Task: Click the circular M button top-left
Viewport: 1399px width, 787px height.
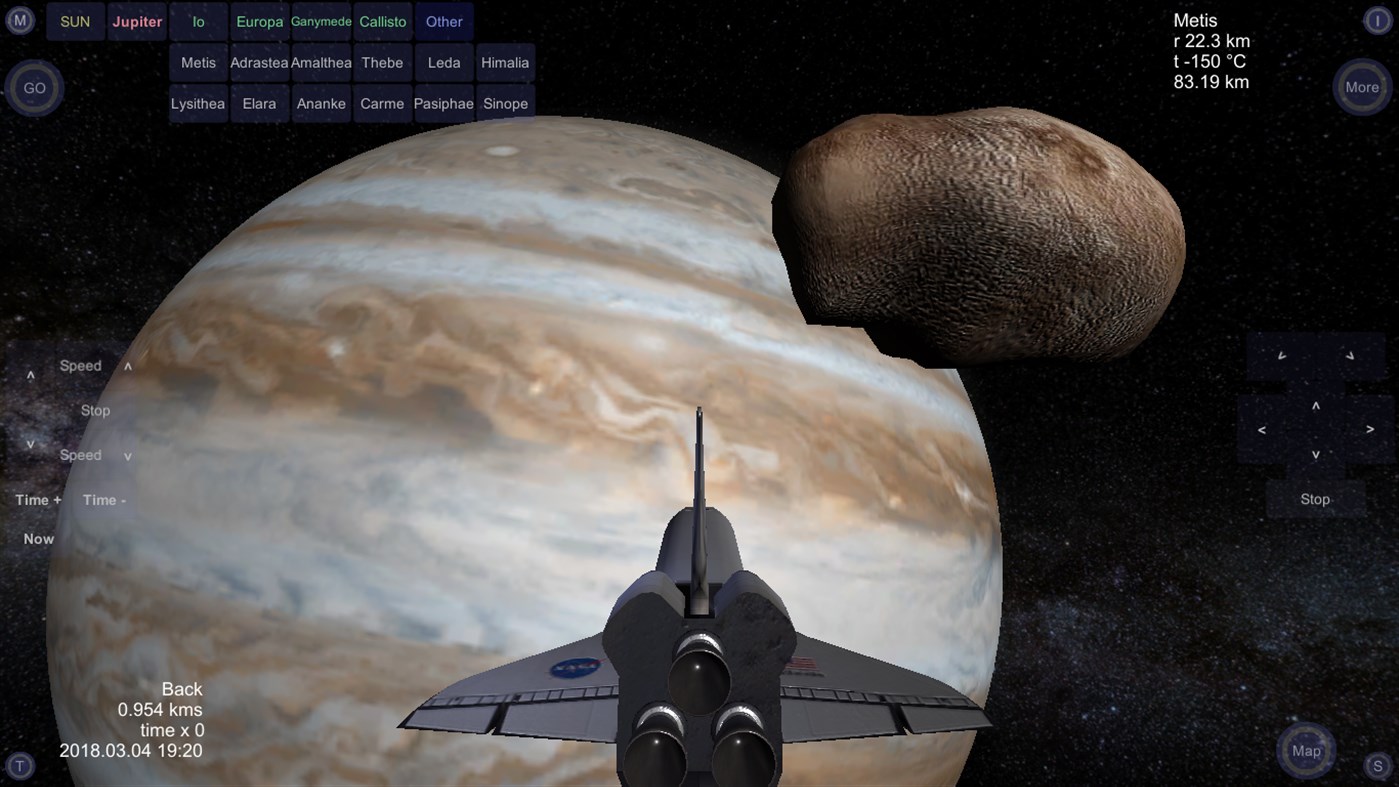Action: tap(20, 20)
